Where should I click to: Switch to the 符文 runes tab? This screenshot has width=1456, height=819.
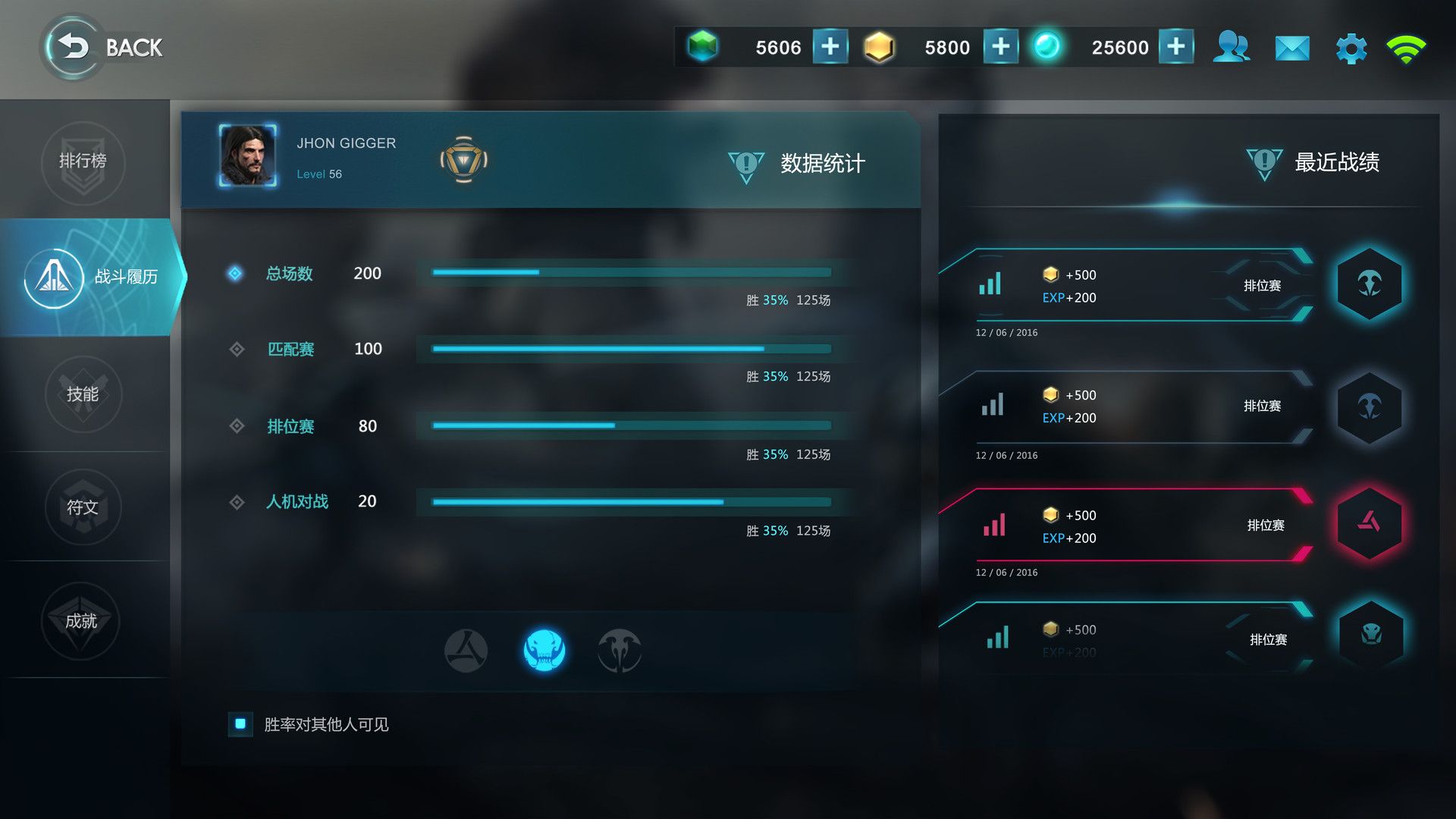pos(83,507)
